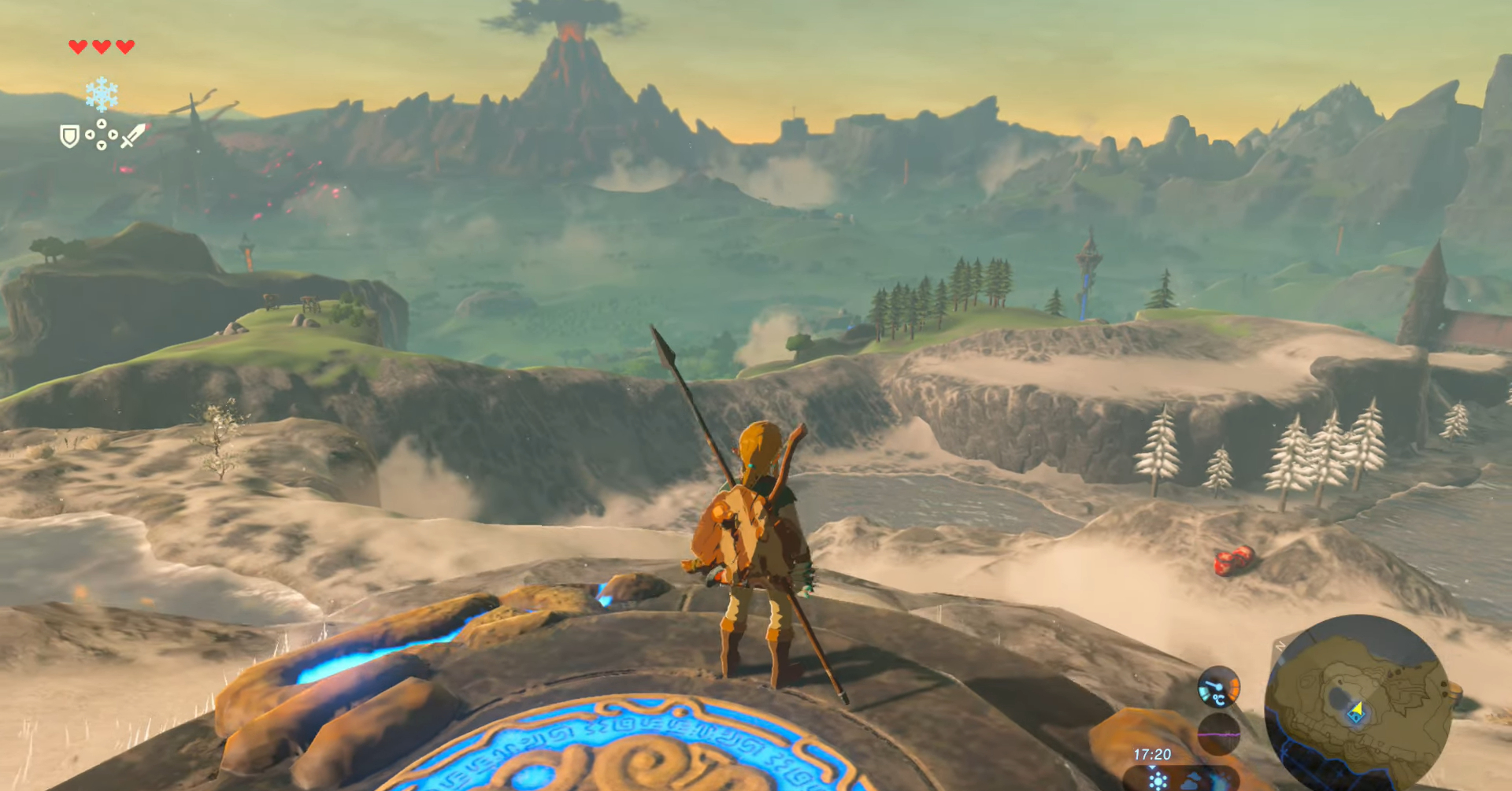The width and height of the screenshot is (1512, 791).
Task: Toggle the noise meter circle above the clock
Action: [1218, 734]
